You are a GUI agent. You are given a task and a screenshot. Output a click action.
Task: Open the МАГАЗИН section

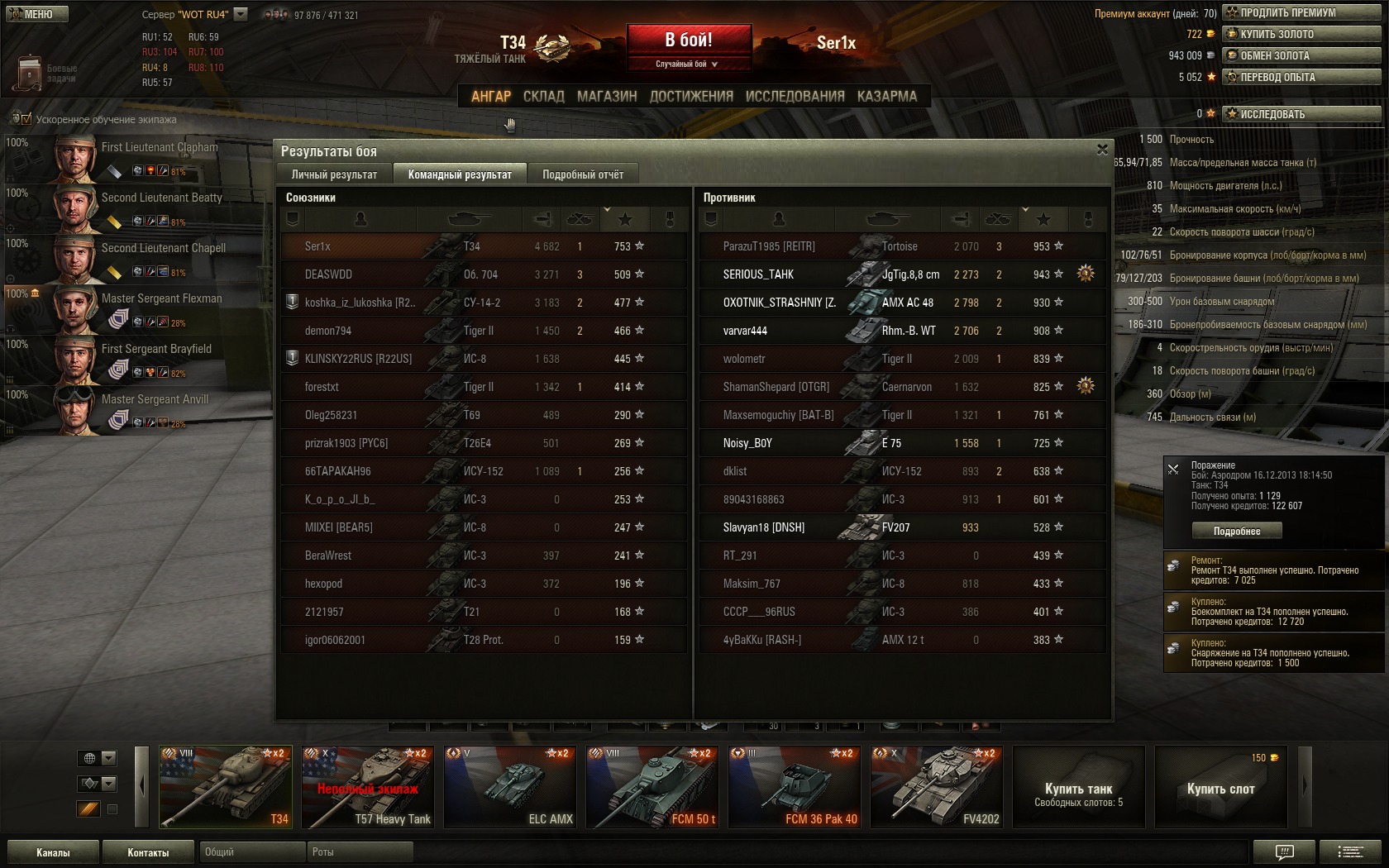pyautogui.click(x=607, y=97)
